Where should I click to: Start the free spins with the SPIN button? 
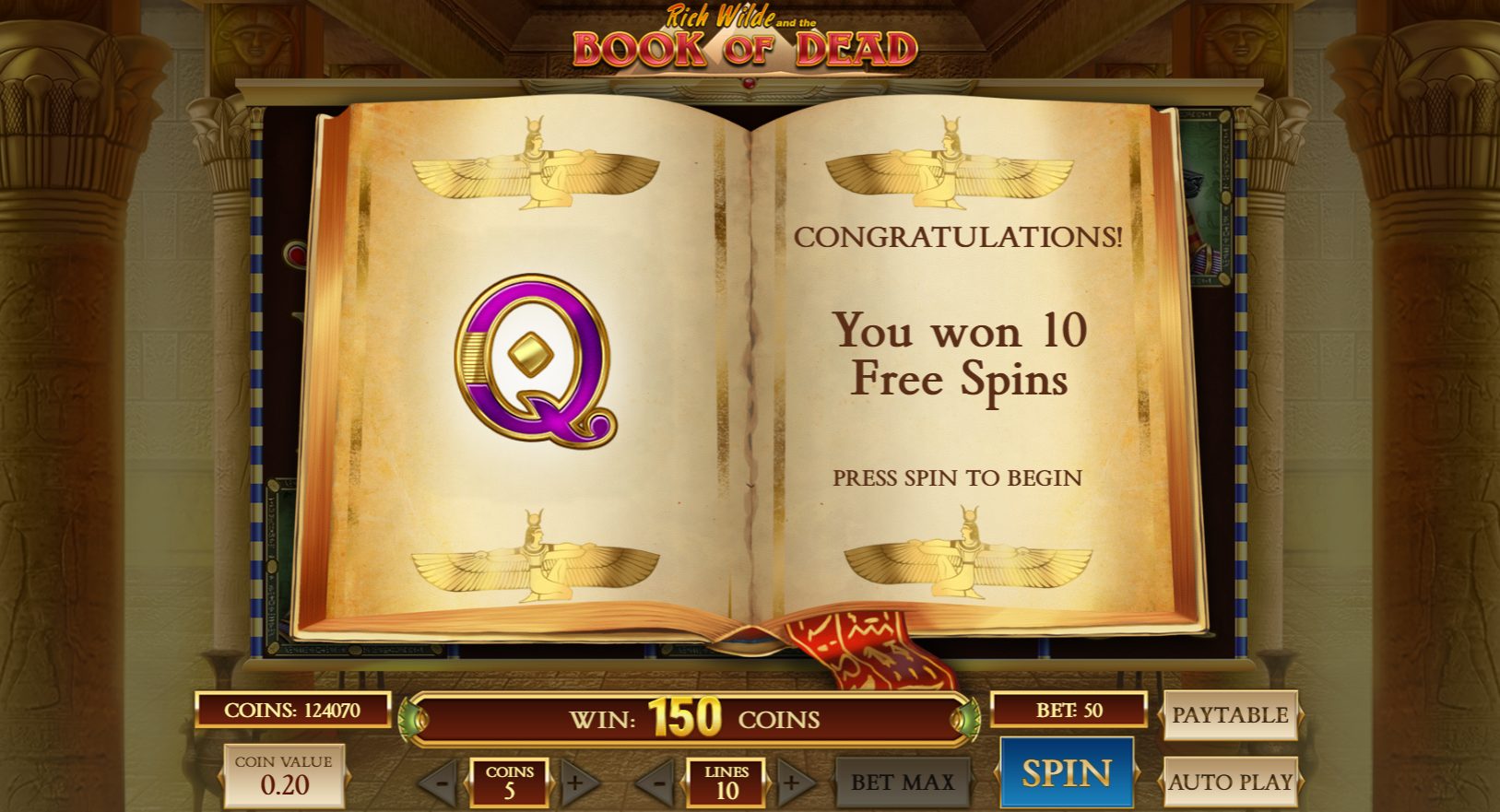pos(1066,772)
